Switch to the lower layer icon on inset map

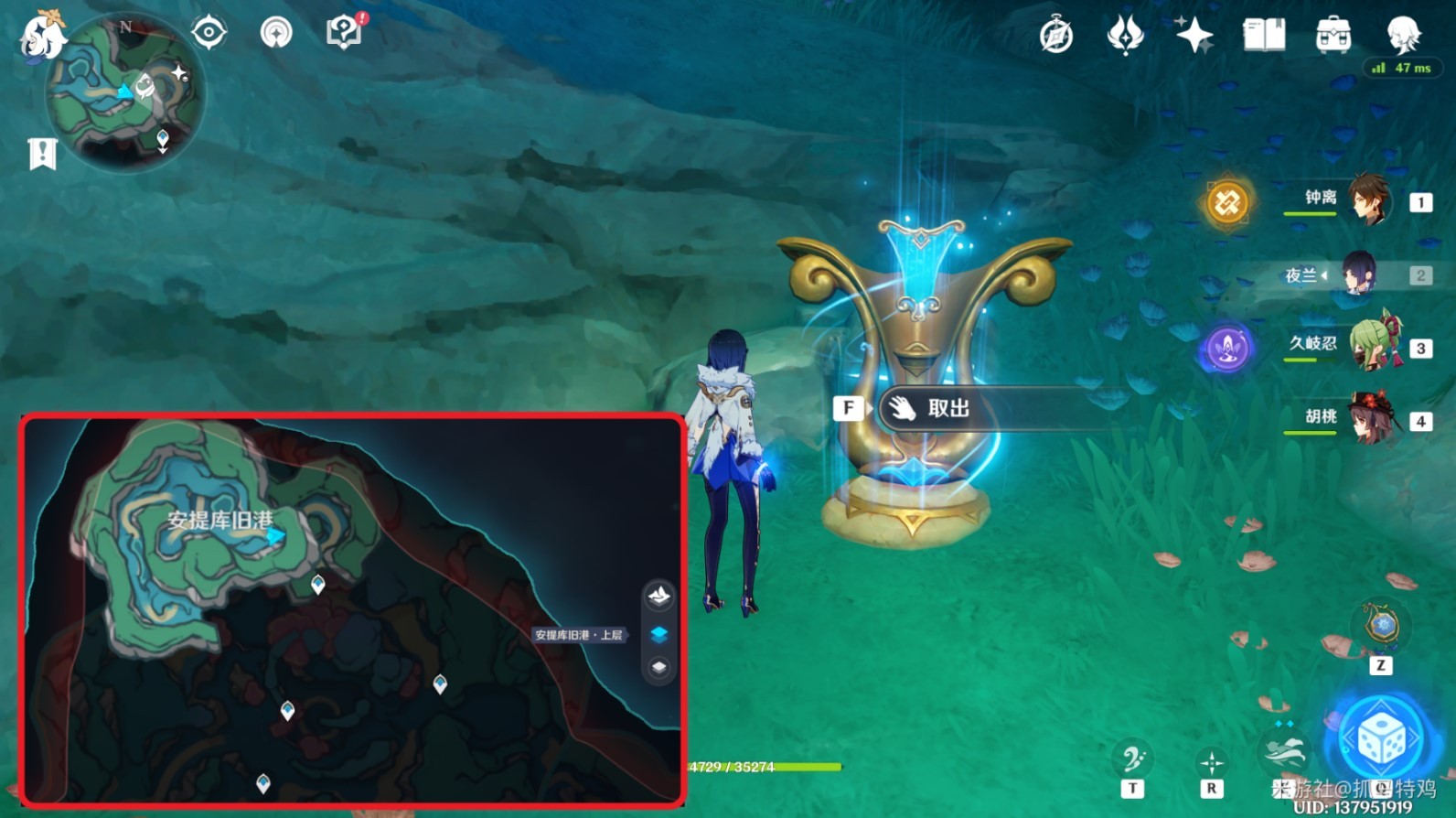[x=660, y=669]
